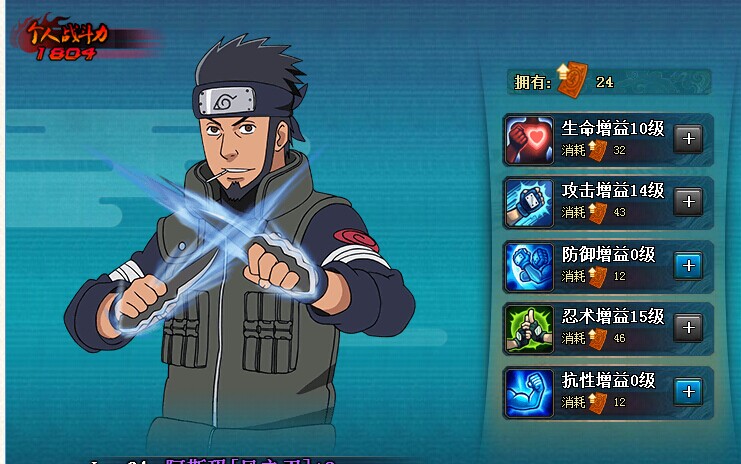Select the 生命增益 heart icon
This screenshot has width=741, height=464.
[x=530, y=139]
